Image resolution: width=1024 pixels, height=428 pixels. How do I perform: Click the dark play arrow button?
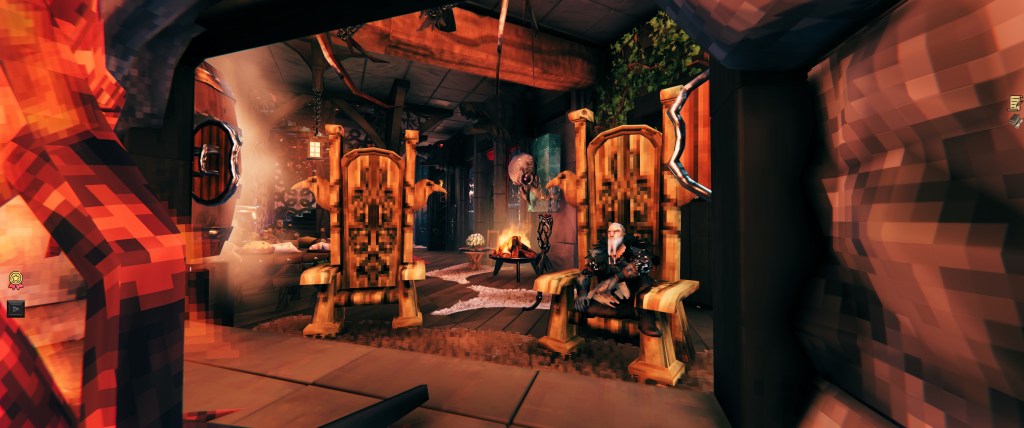[16, 308]
